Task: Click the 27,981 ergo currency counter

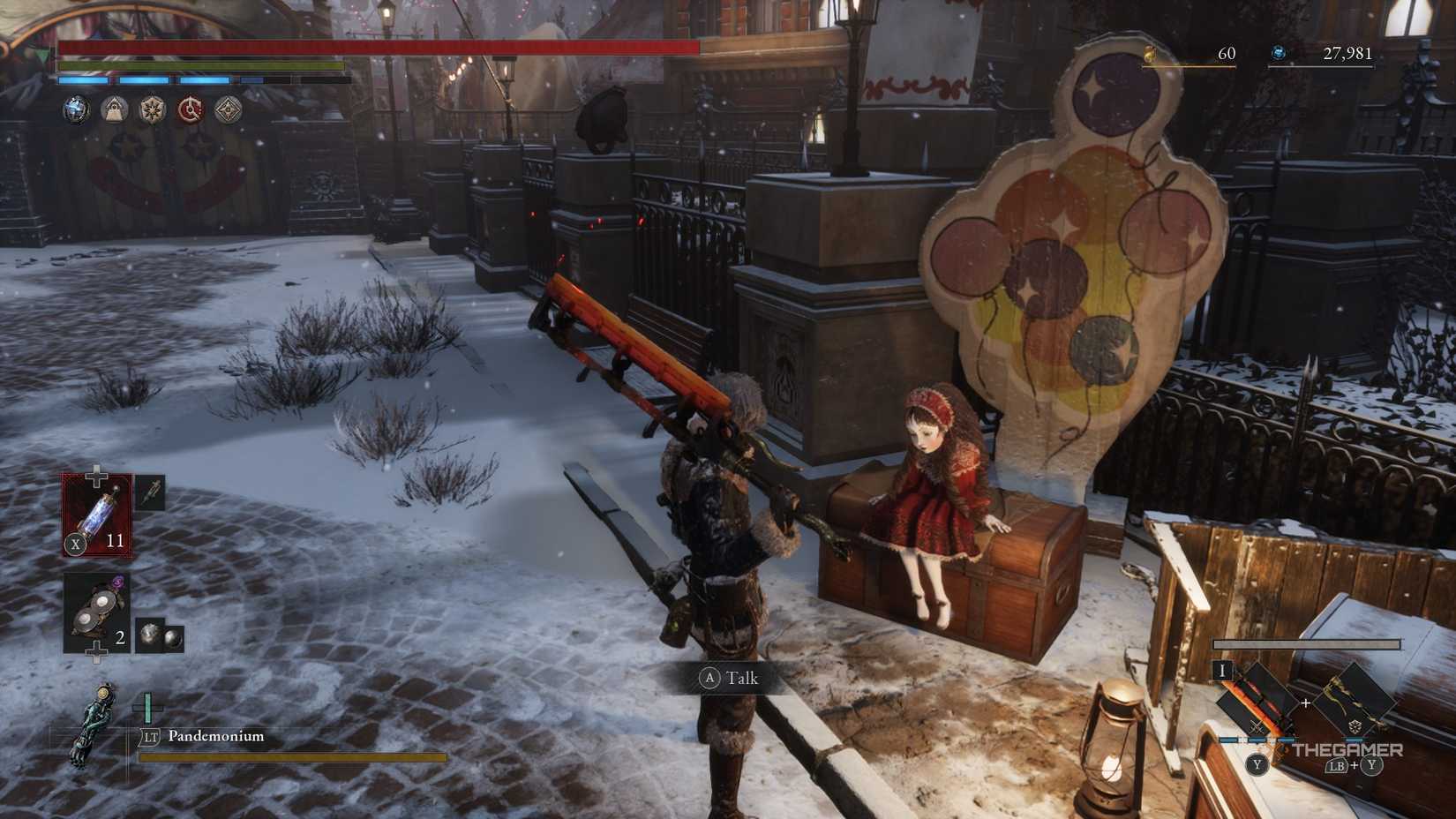Action: (1348, 53)
